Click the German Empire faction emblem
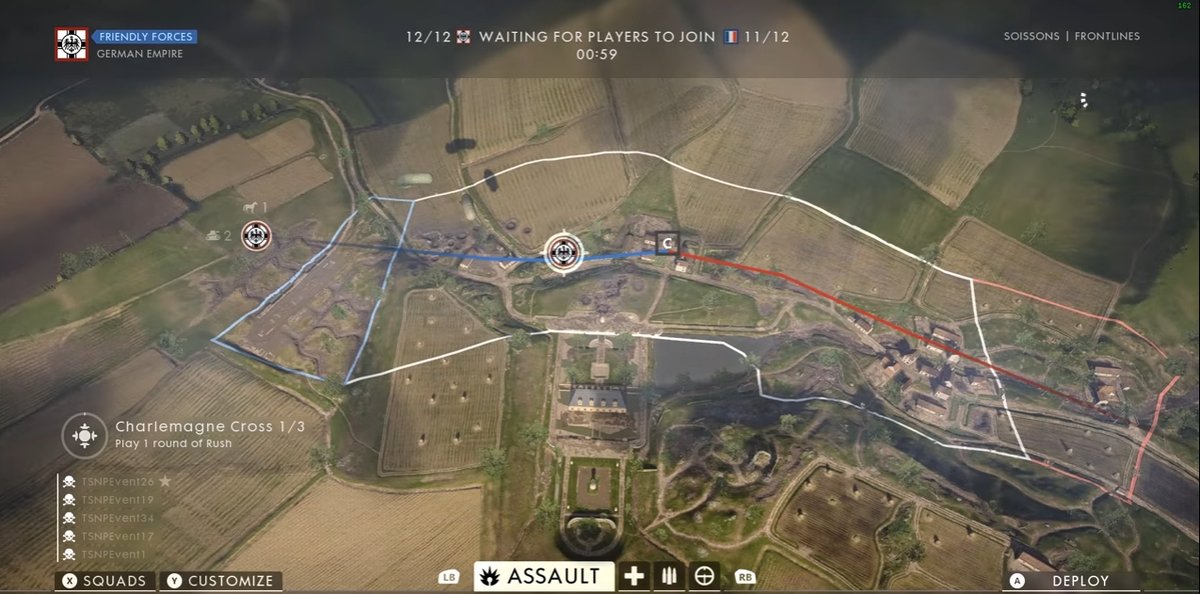 [x=72, y=44]
